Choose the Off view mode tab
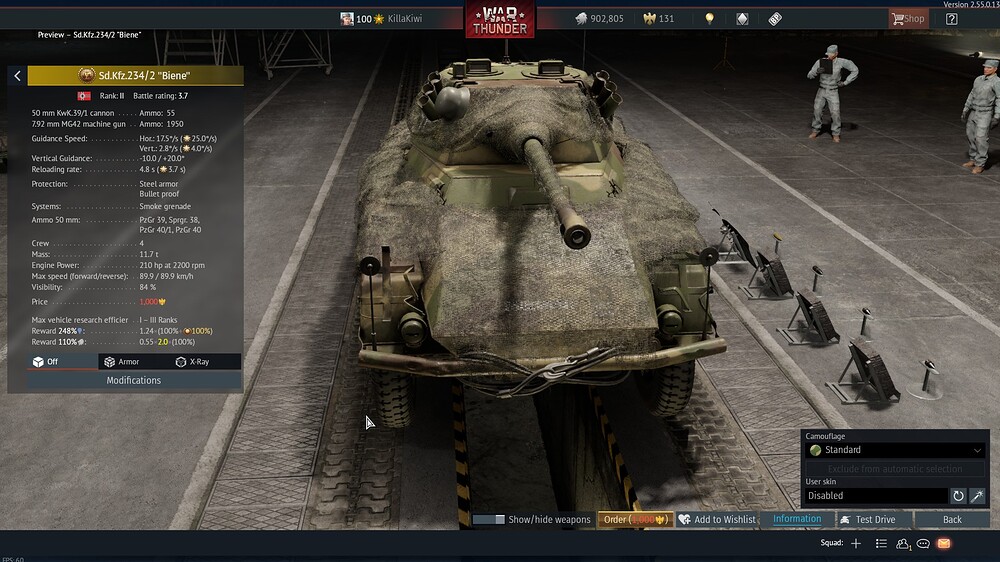Image resolution: width=1000 pixels, height=562 pixels. click(46, 362)
